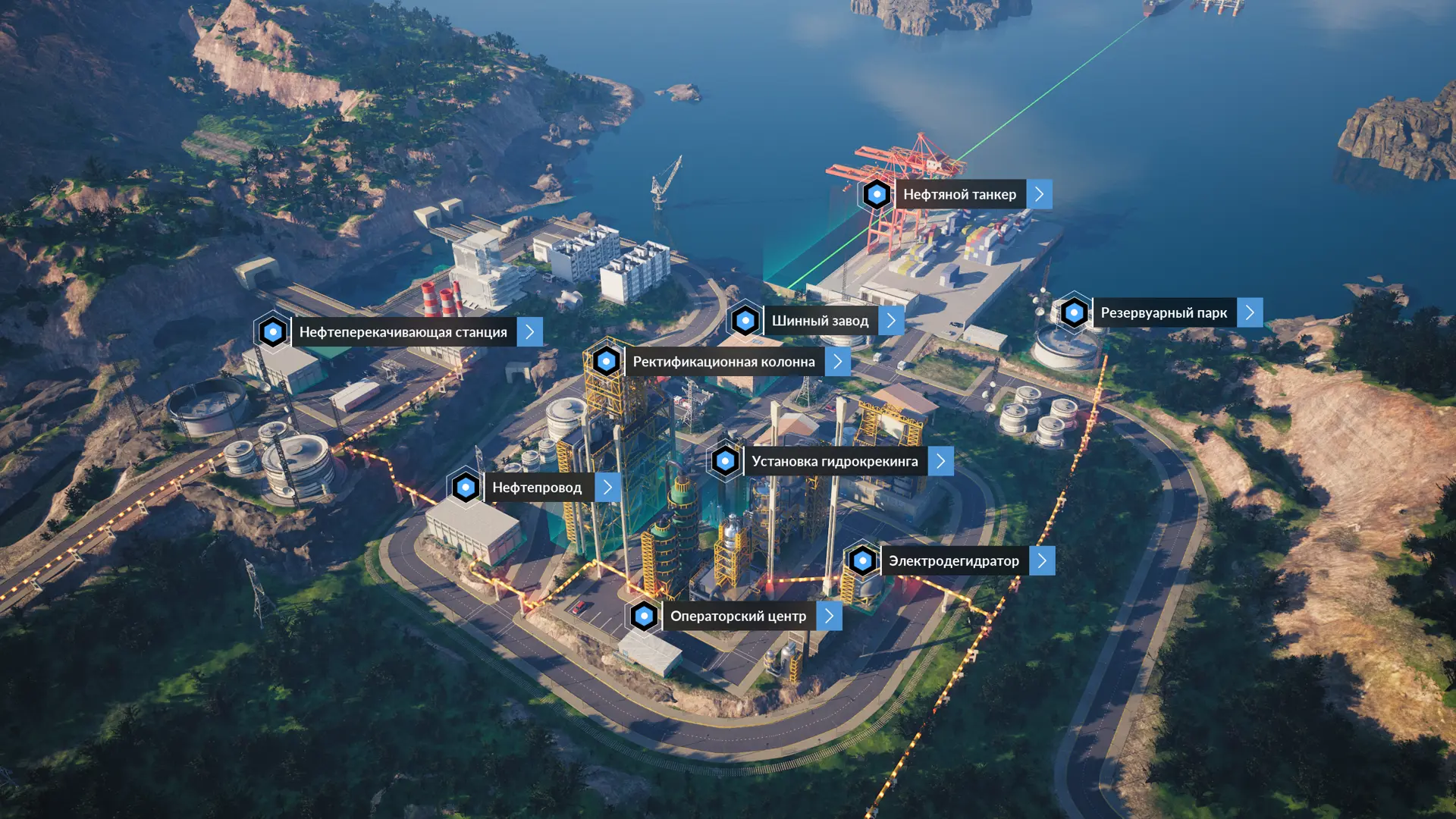Open the Нефтяной танкер label
Image resolution: width=1456 pixels, height=819 pixels.
click(959, 195)
